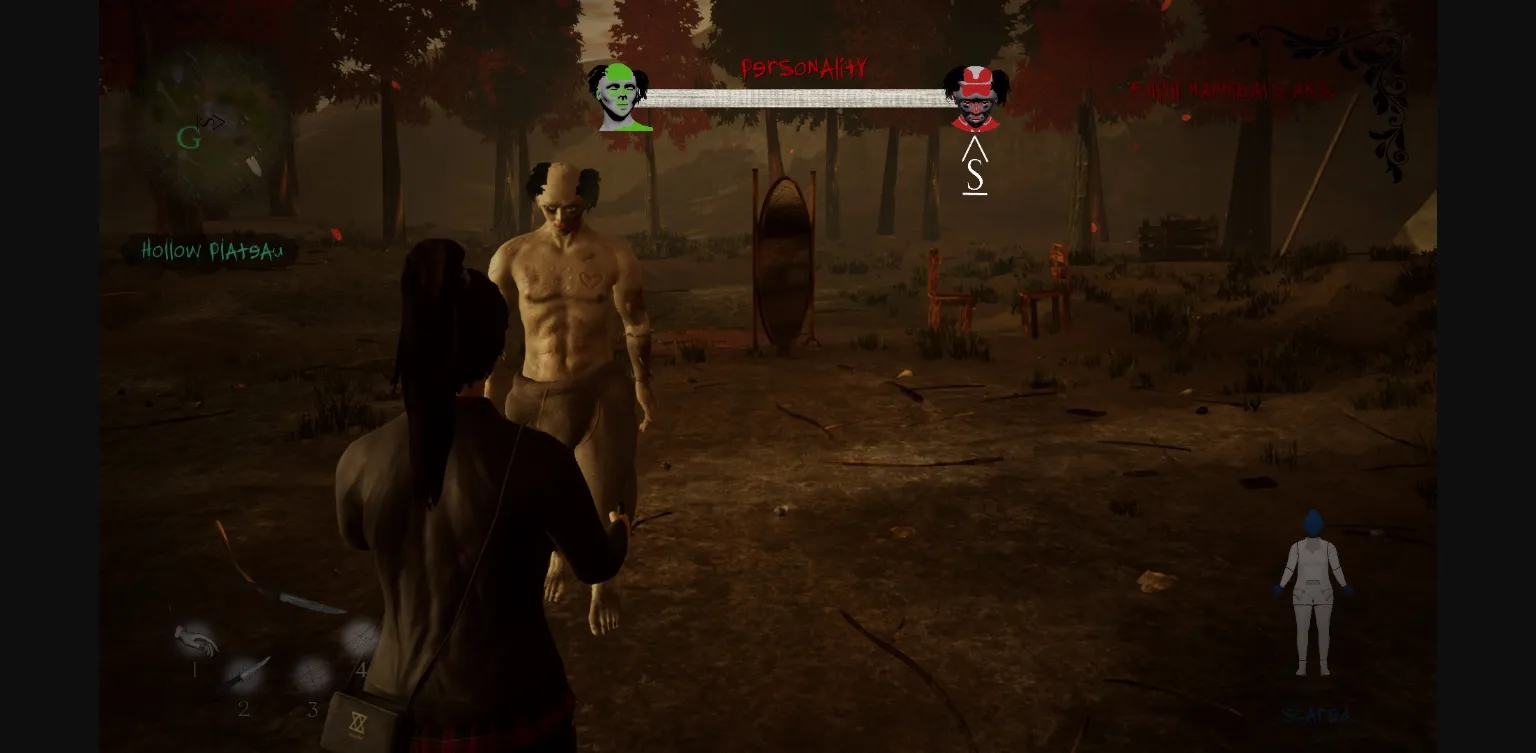Expand the Hollow Plateau location label
This screenshot has width=1536, height=753.
click(x=211, y=251)
